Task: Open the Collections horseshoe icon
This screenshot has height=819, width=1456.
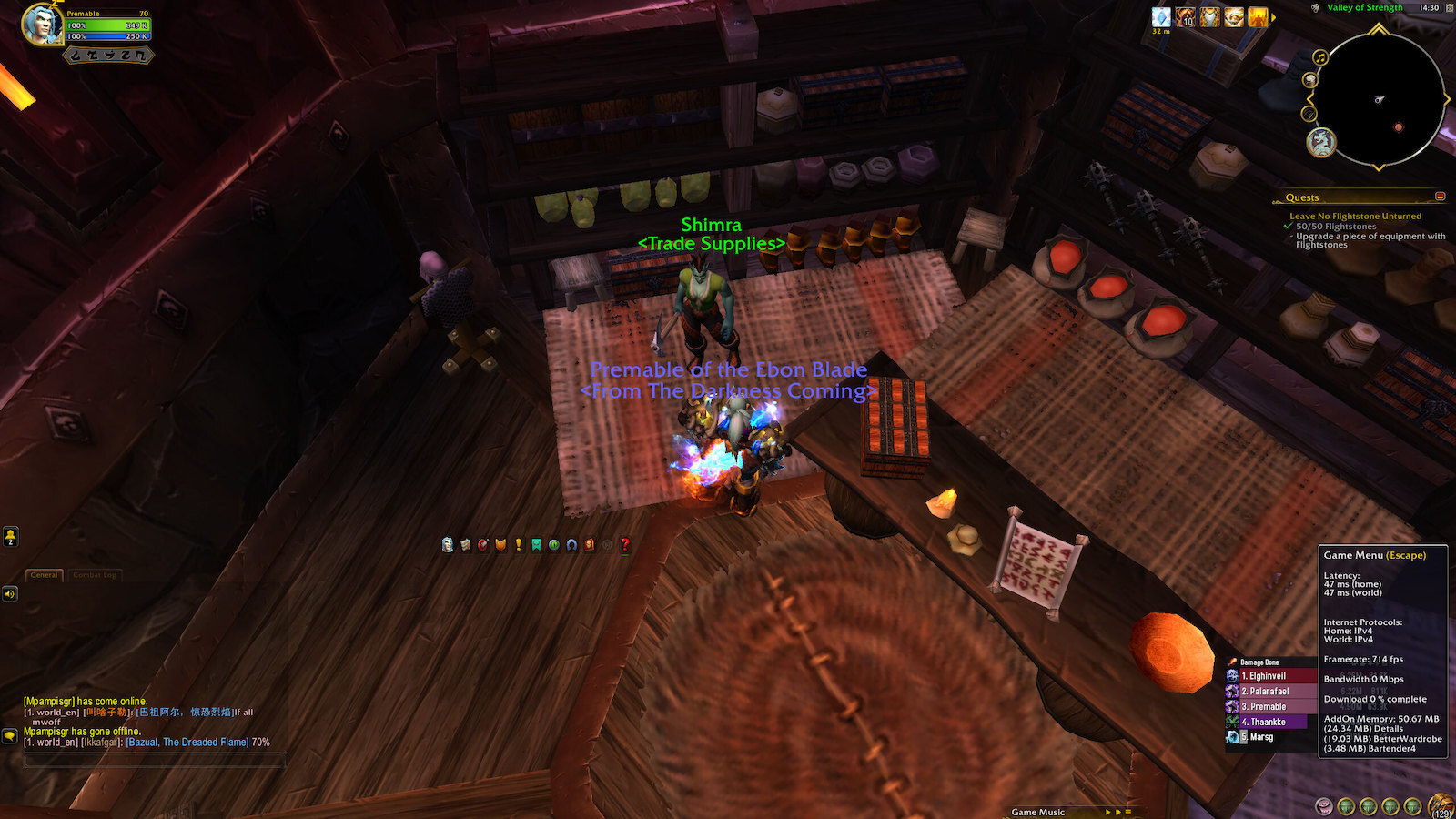Action: pyautogui.click(x=571, y=544)
